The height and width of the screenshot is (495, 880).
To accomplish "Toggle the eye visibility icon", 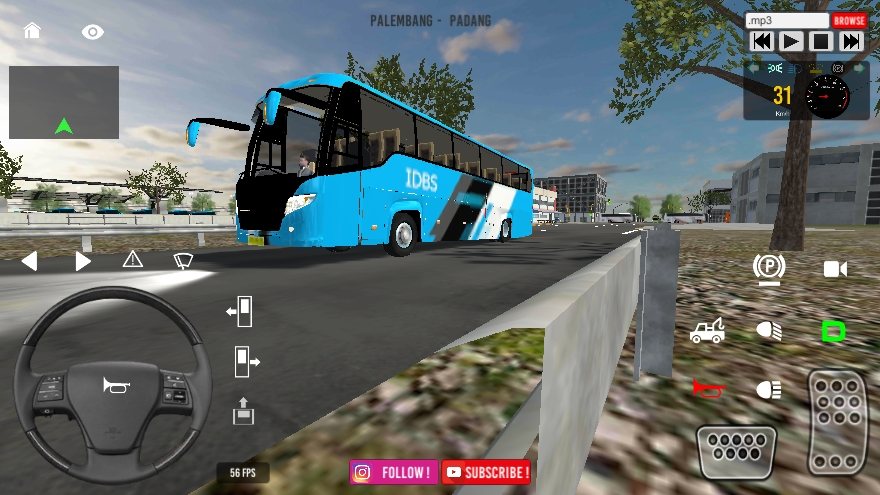I will click(93, 32).
